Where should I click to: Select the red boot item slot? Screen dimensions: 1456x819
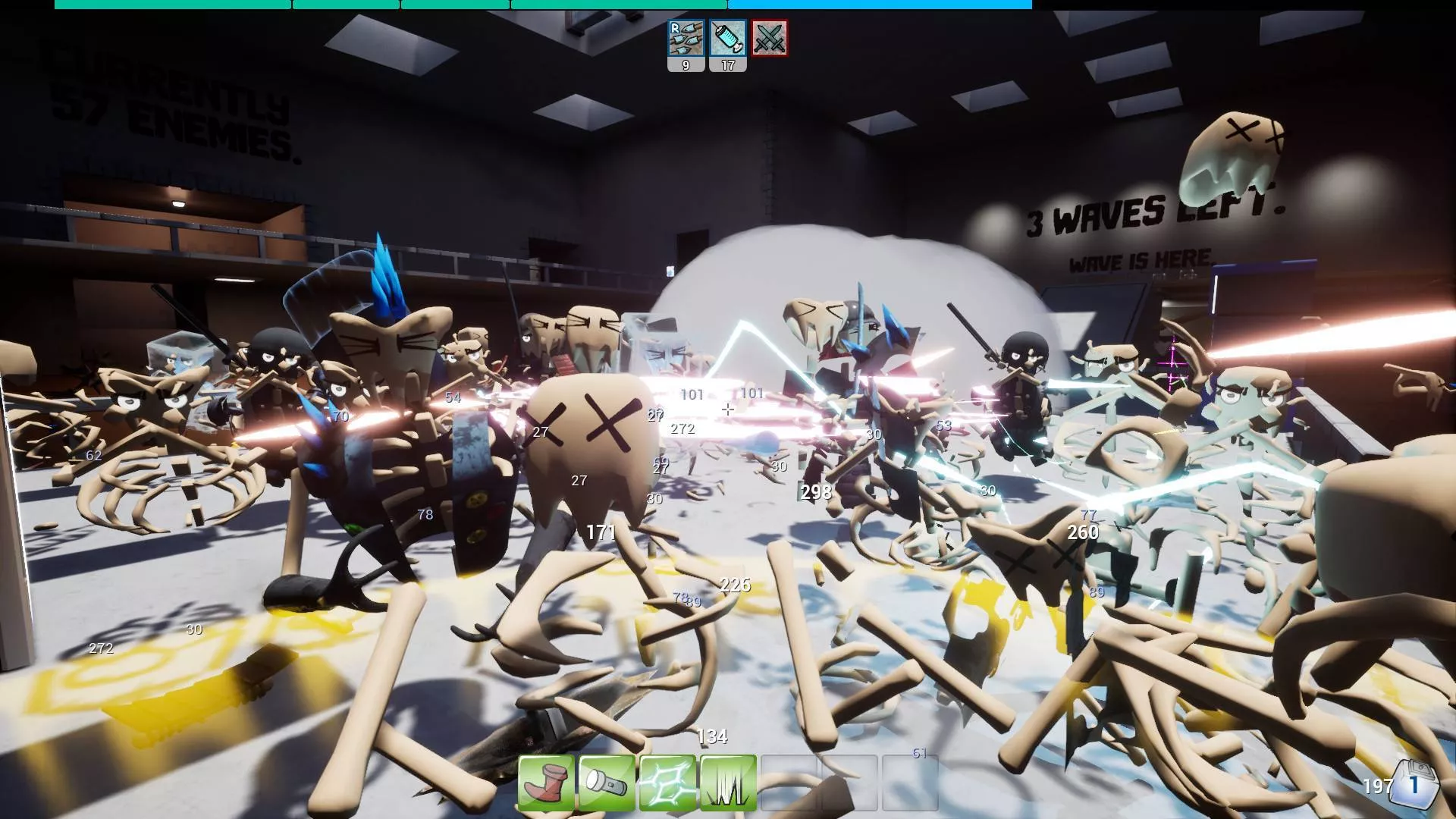click(546, 783)
